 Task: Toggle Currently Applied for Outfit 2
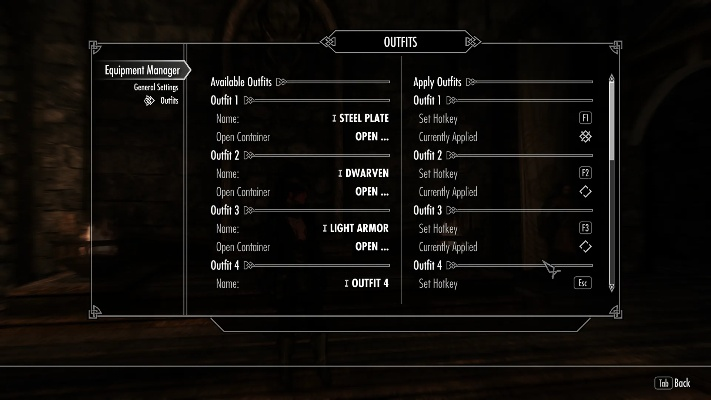(x=585, y=191)
